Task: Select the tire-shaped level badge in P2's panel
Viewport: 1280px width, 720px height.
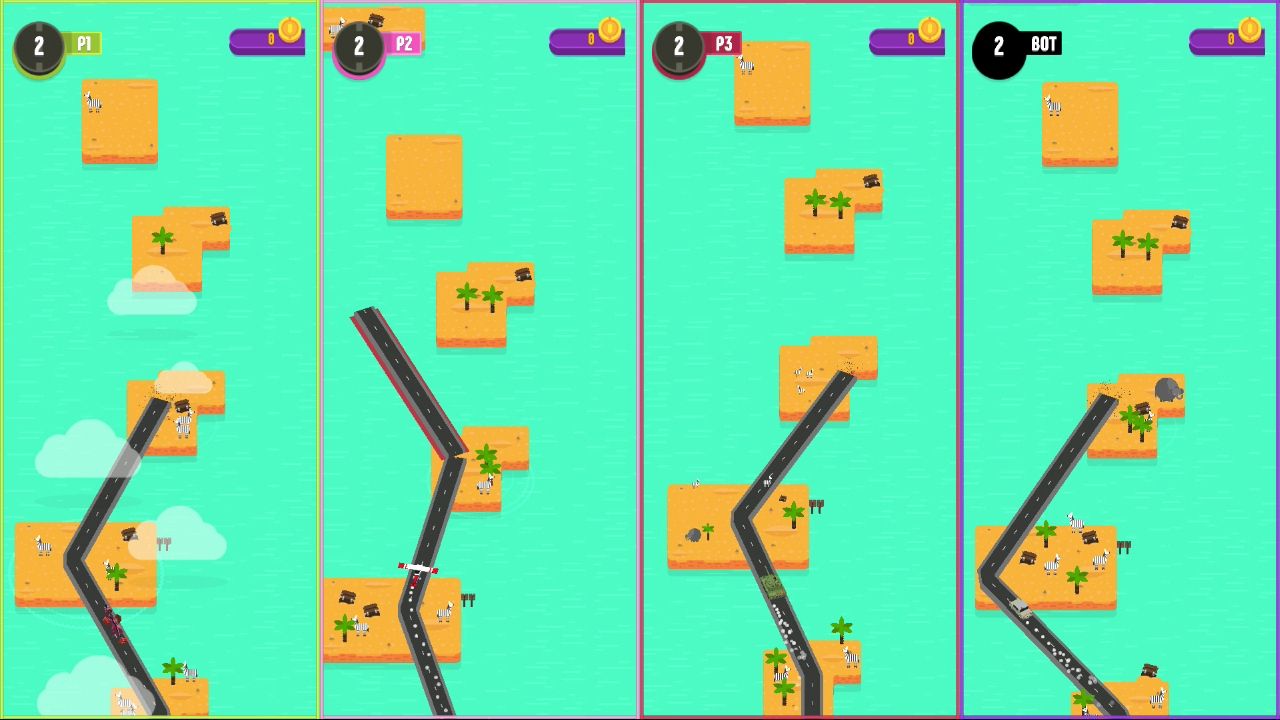Action: (x=358, y=44)
